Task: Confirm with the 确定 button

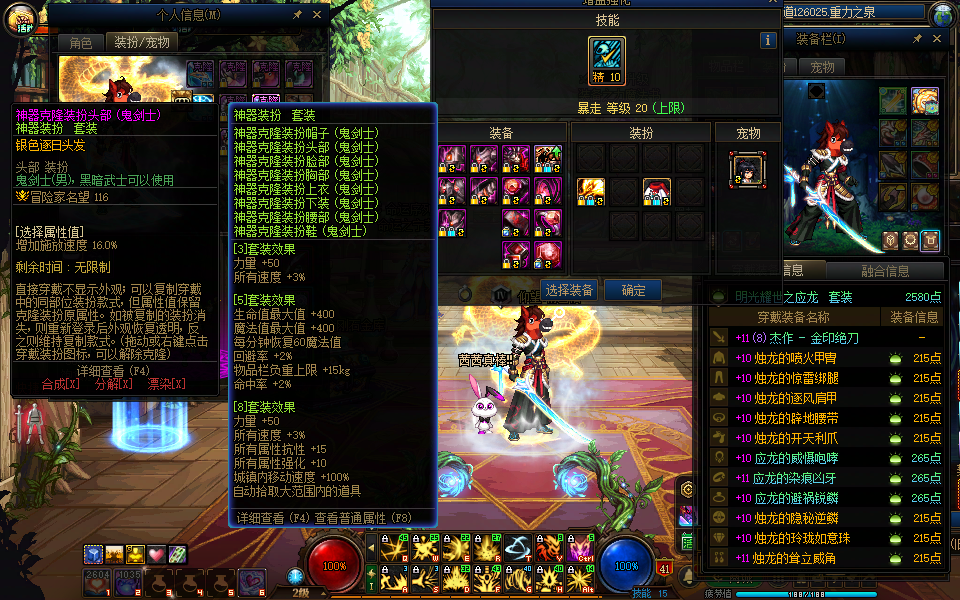Action: click(x=633, y=290)
